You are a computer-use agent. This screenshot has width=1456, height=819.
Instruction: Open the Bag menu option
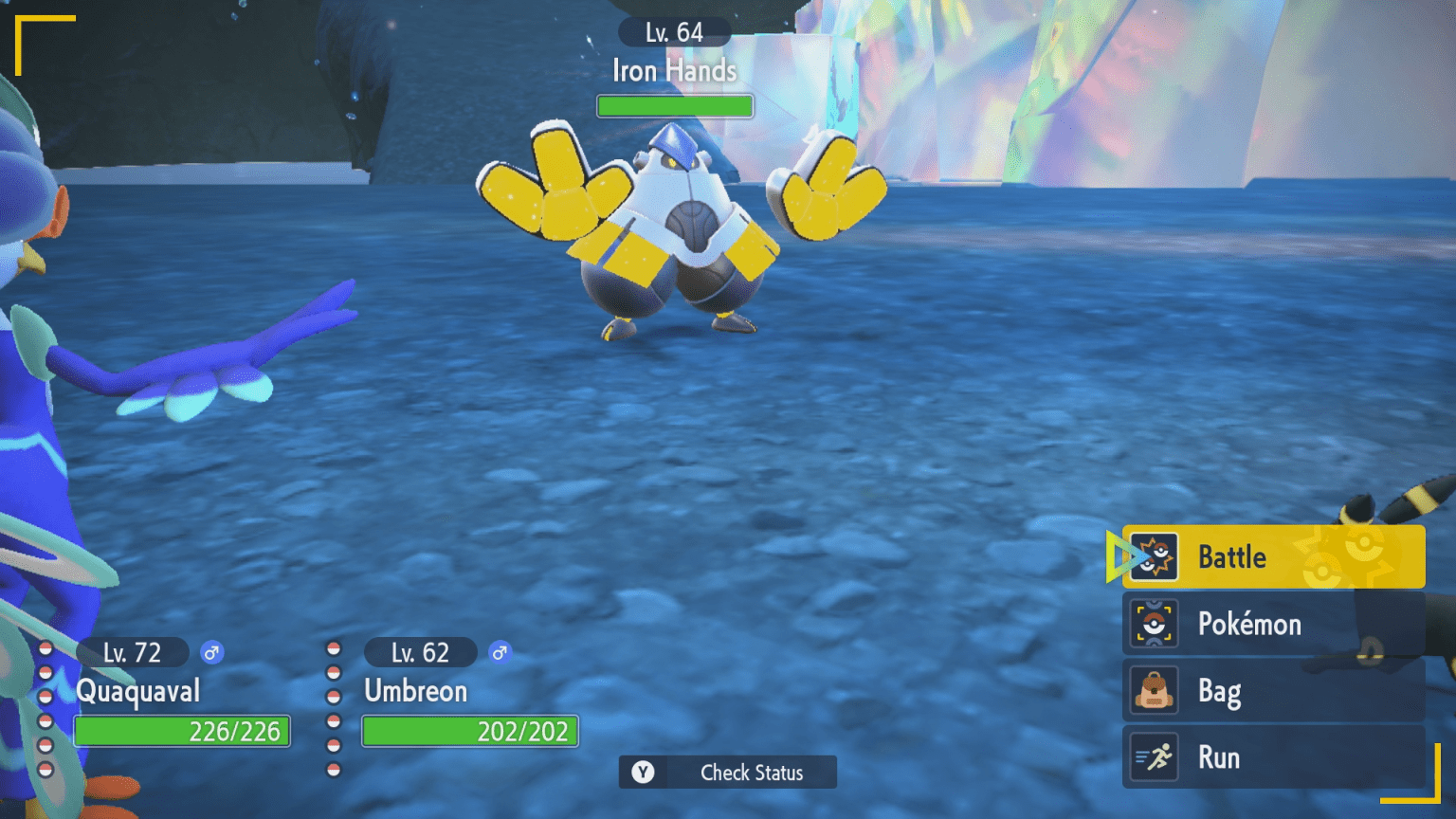point(1272,691)
